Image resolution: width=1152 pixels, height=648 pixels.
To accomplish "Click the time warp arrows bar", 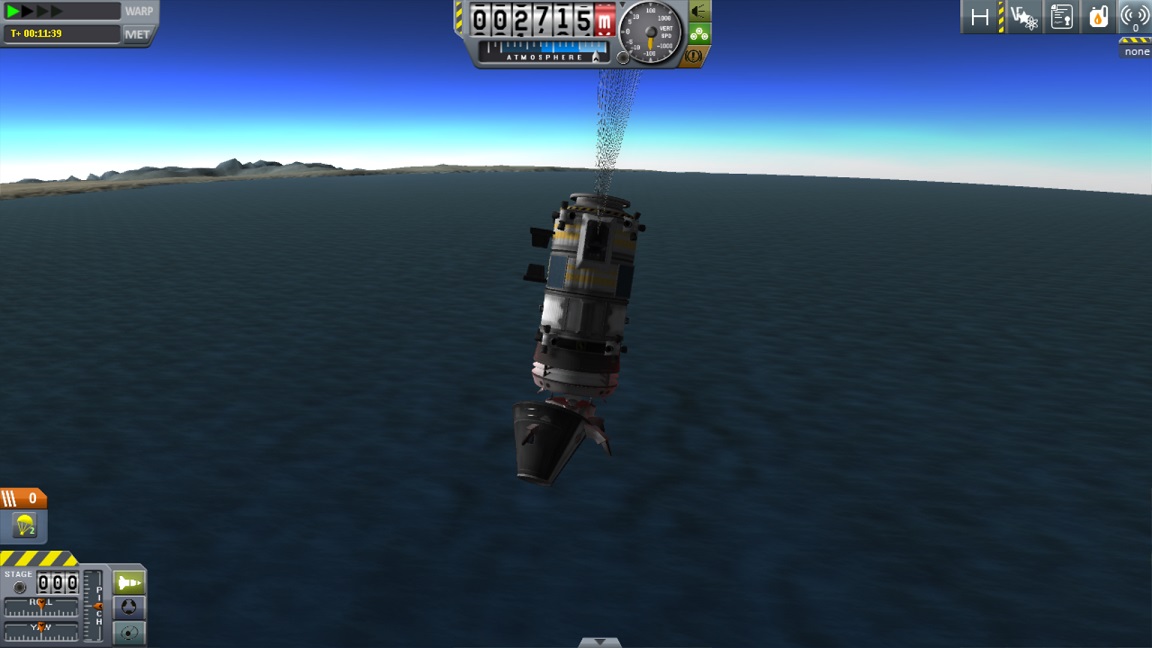I will click(60, 11).
